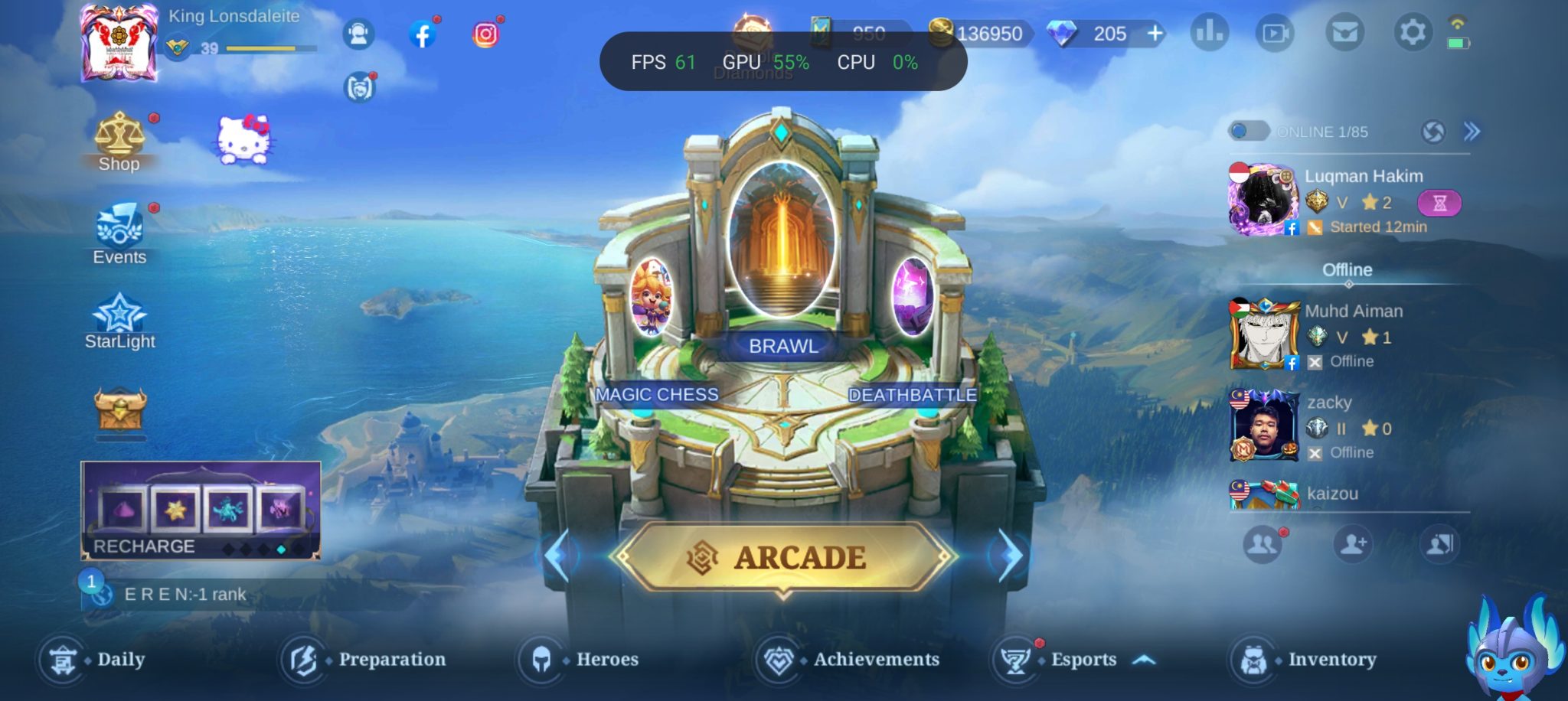Switch to next game mode arrow
The height and width of the screenshot is (701, 1568).
coord(1010,556)
